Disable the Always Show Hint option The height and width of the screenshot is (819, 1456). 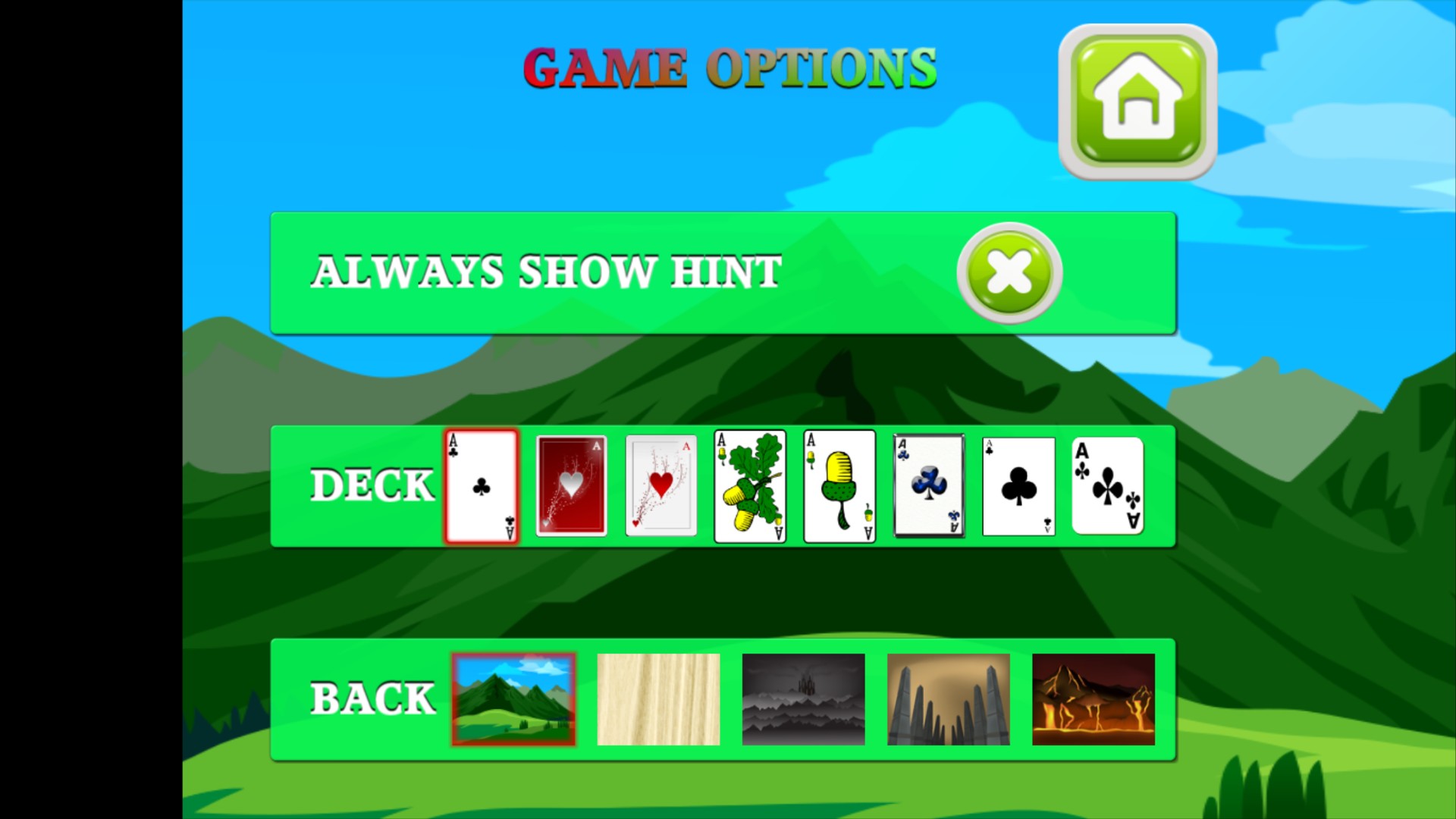(x=1008, y=273)
